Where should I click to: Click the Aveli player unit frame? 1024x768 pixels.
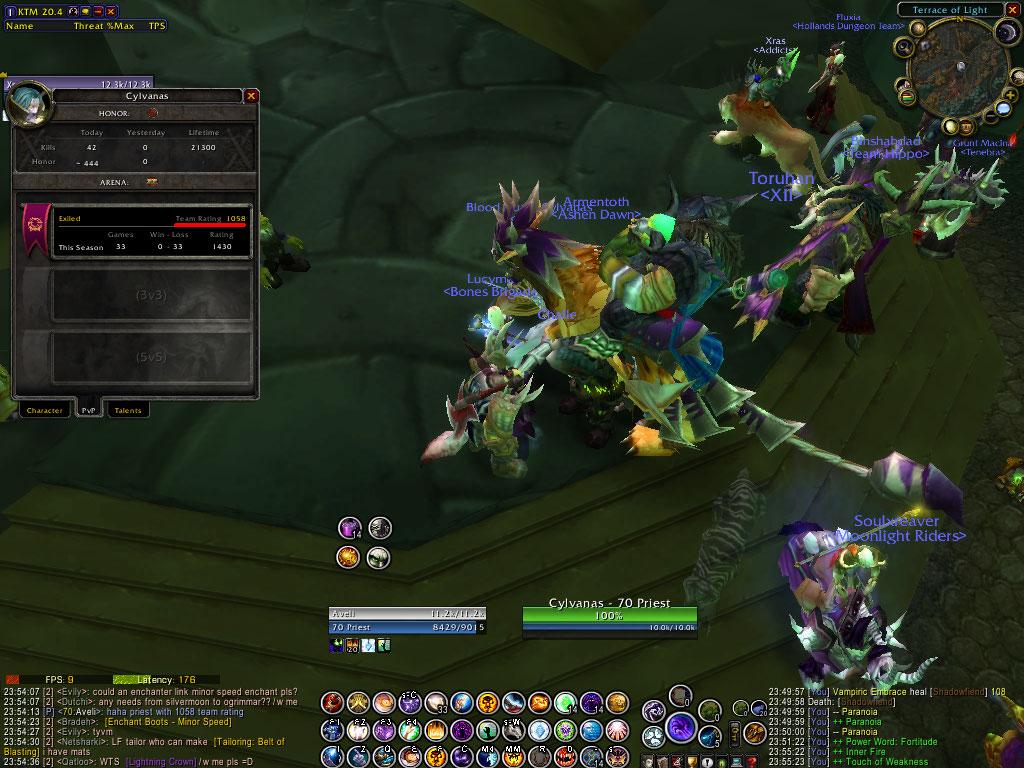coord(405,620)
